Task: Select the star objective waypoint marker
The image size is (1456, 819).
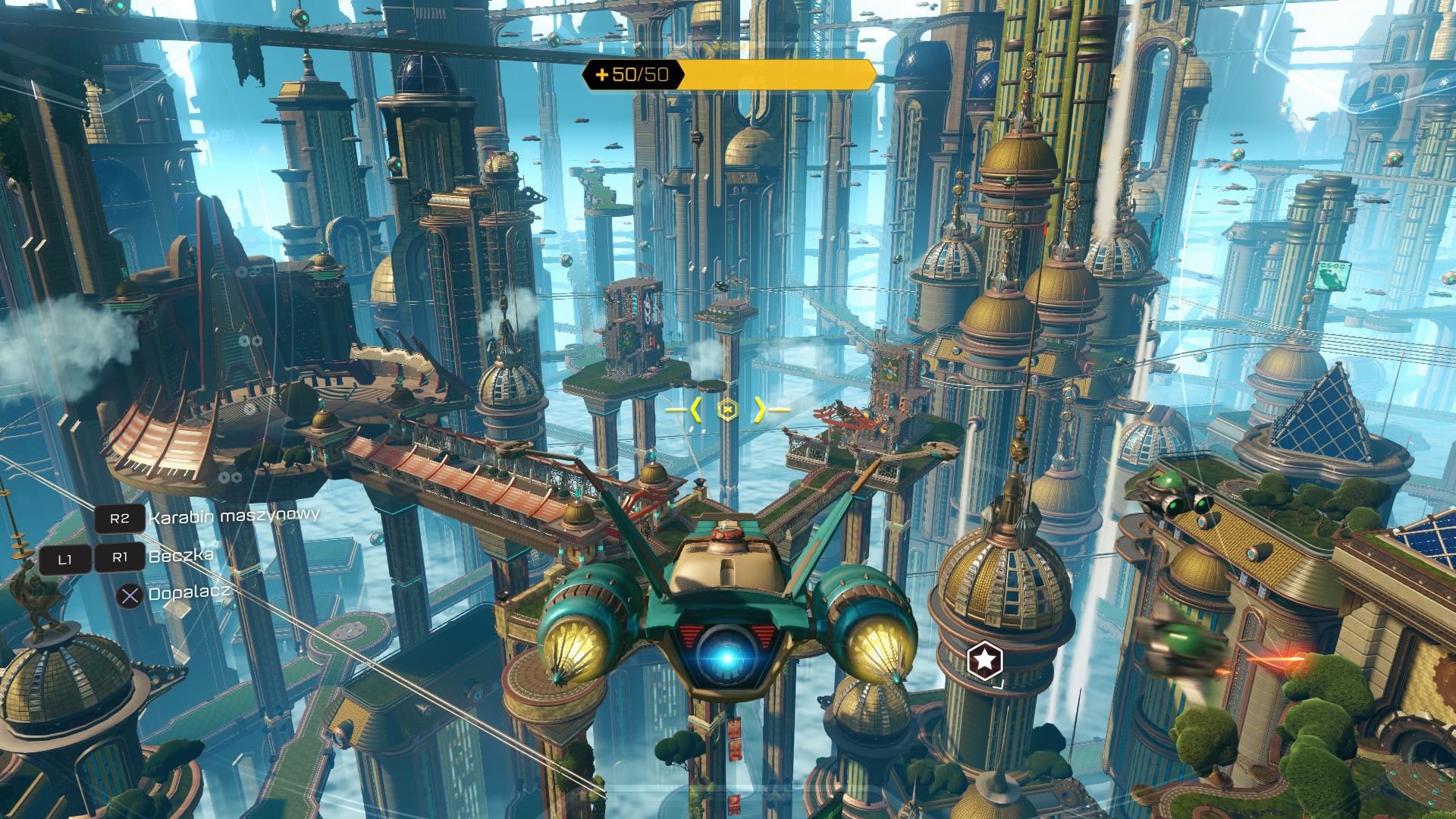Action: pos(984,661)
